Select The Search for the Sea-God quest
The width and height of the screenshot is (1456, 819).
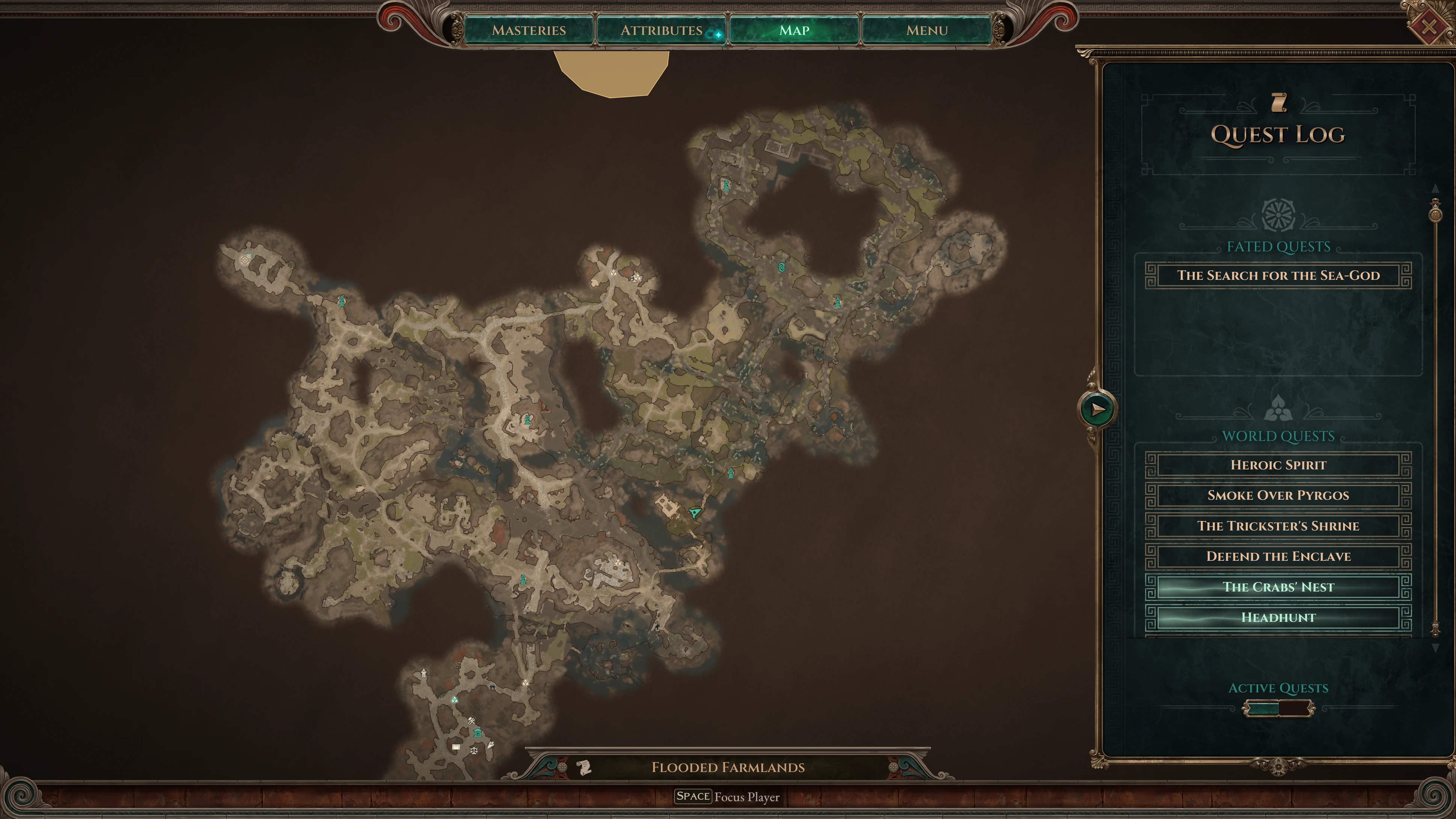tap(1278, 276)
